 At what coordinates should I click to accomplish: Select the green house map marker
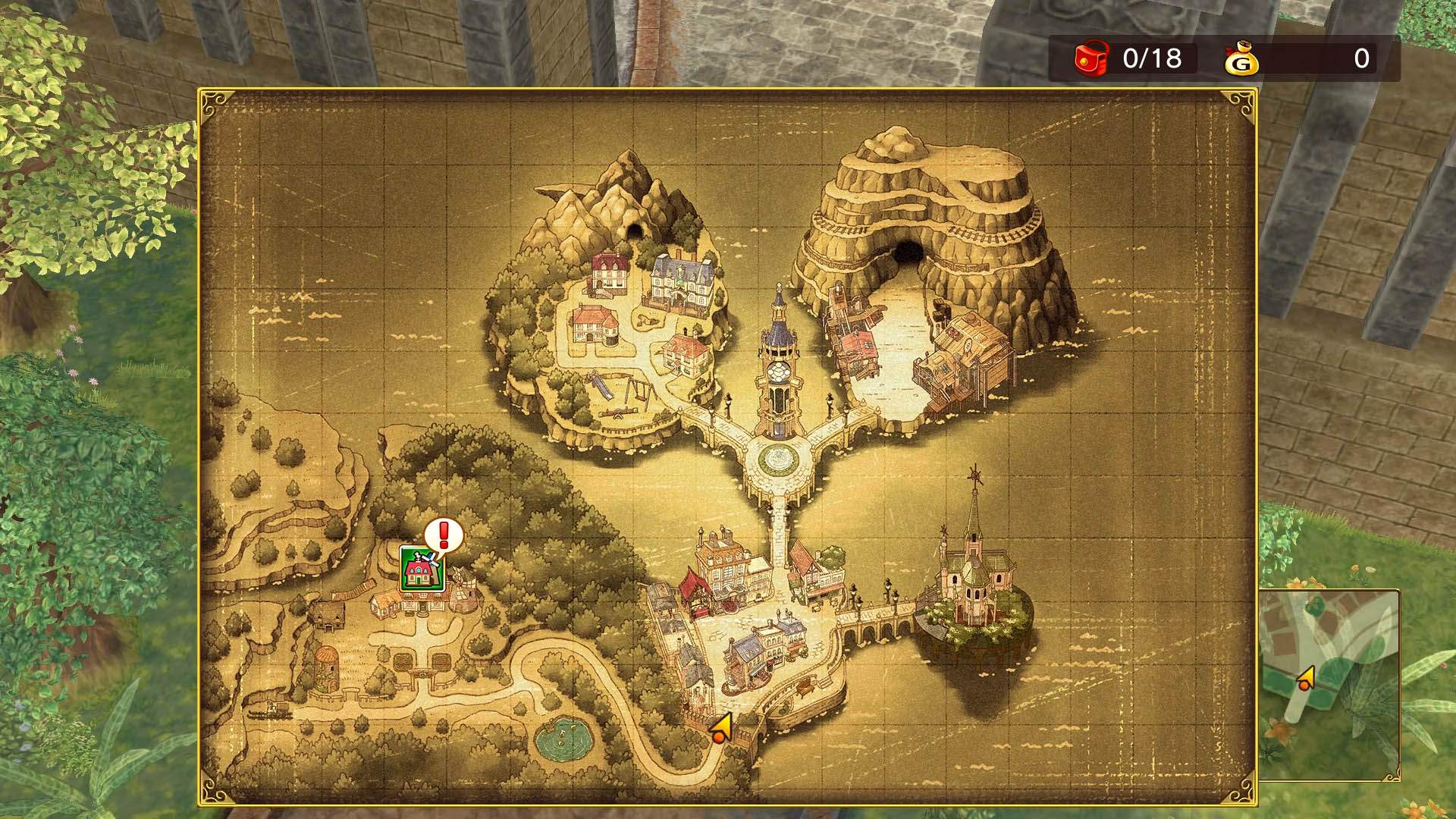421,569
